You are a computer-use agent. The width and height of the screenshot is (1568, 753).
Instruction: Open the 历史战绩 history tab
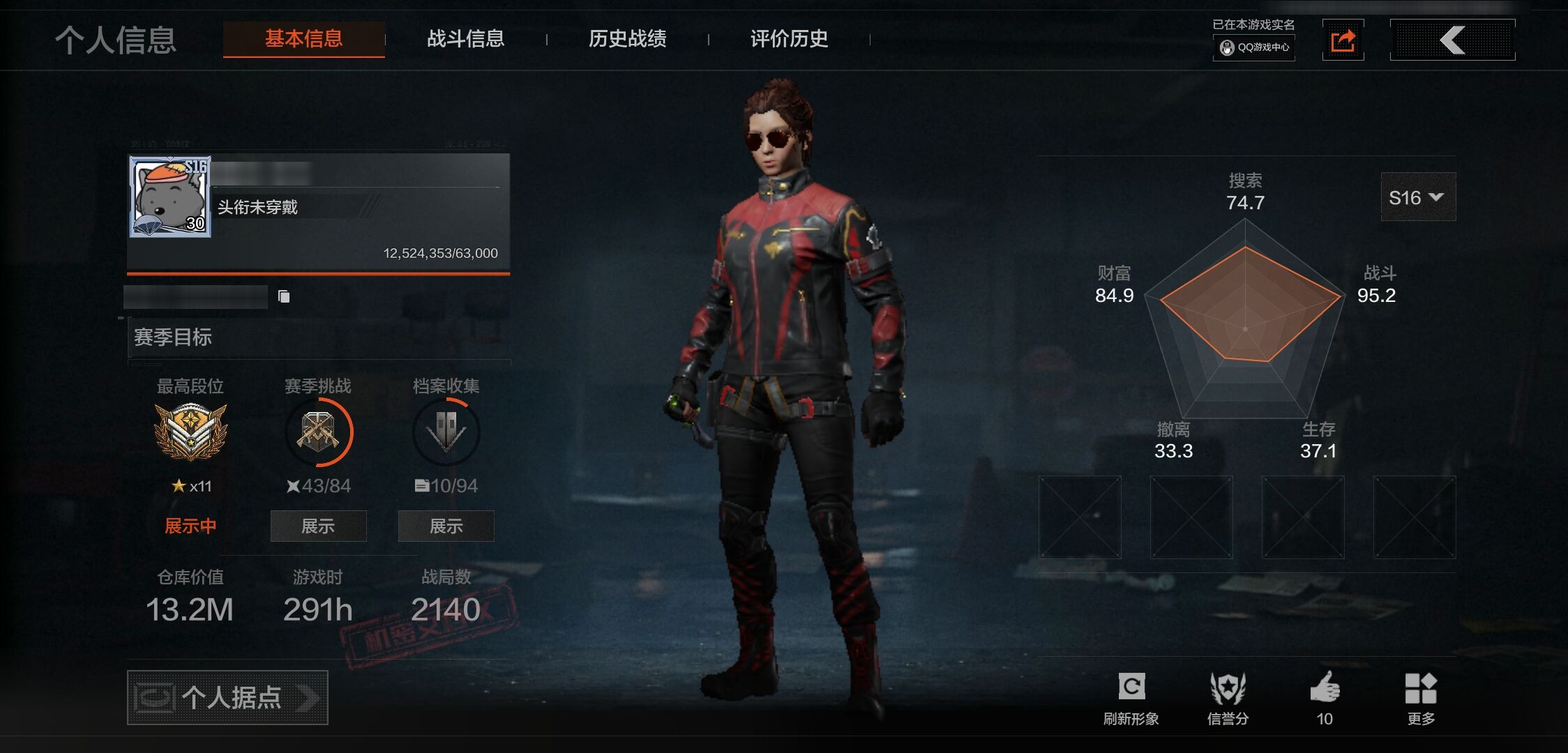click(x=627, y=40)
